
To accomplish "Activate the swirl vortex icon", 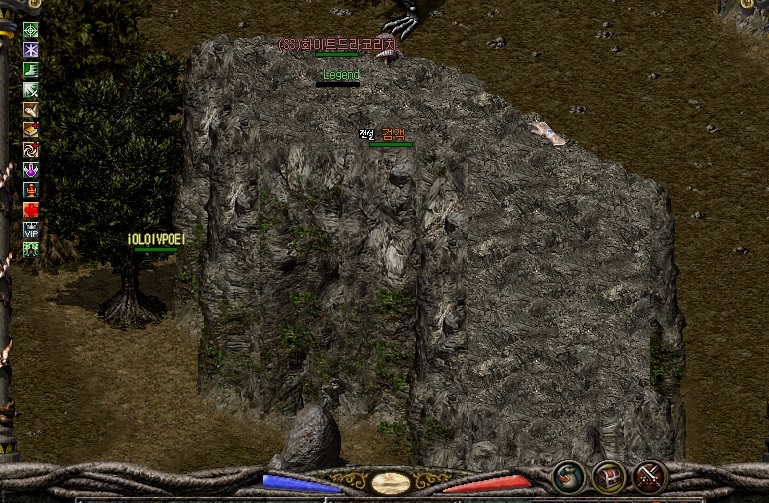I will (31, 150).
